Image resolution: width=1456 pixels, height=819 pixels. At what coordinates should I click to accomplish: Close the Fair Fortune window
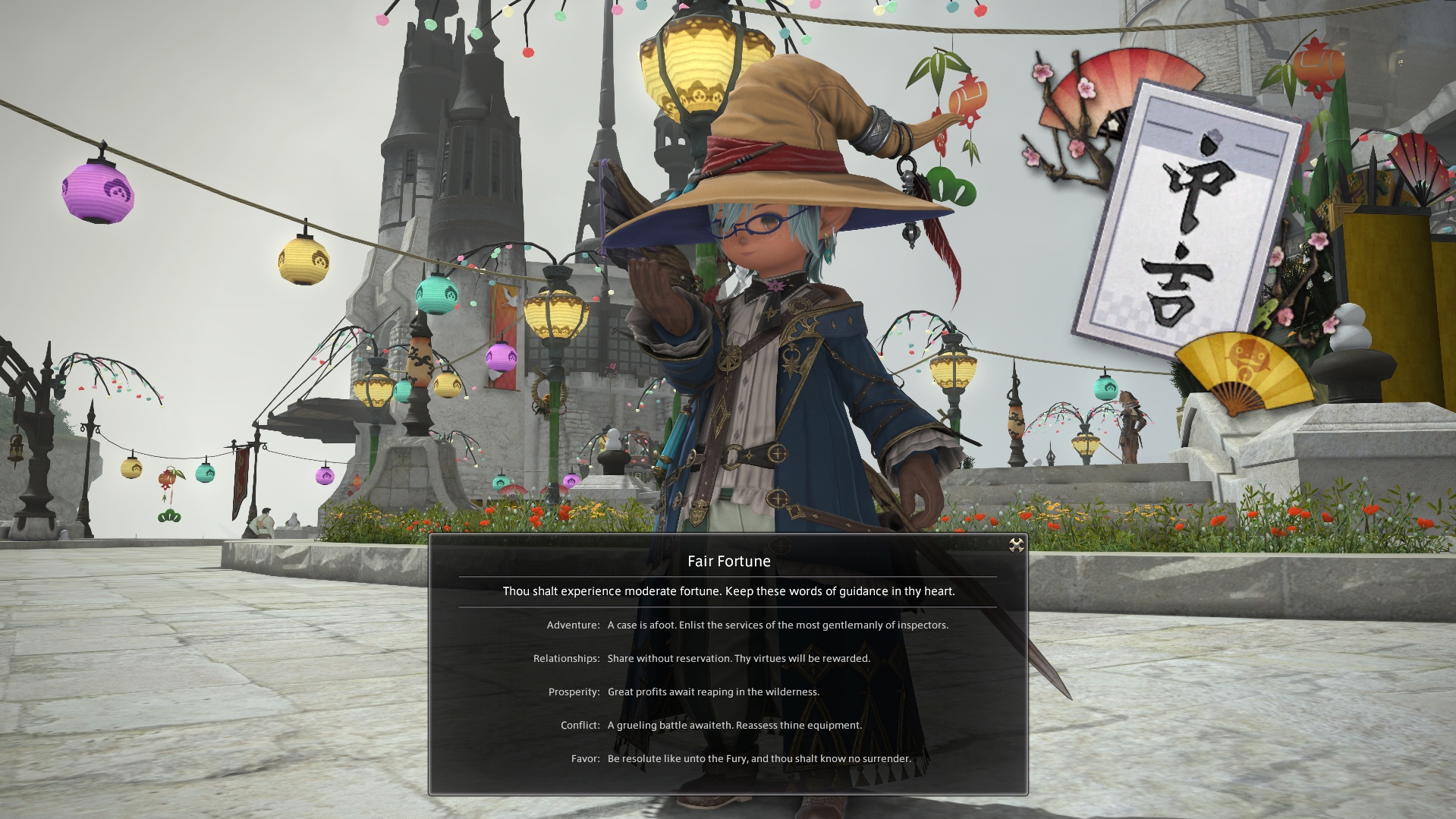(1016, 545)
